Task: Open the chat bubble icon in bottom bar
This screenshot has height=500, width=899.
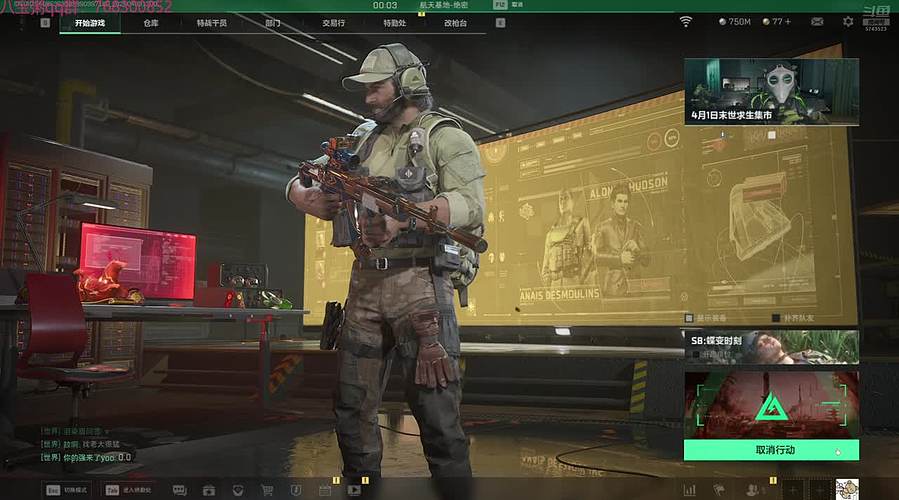Action: tap(179, 490)
